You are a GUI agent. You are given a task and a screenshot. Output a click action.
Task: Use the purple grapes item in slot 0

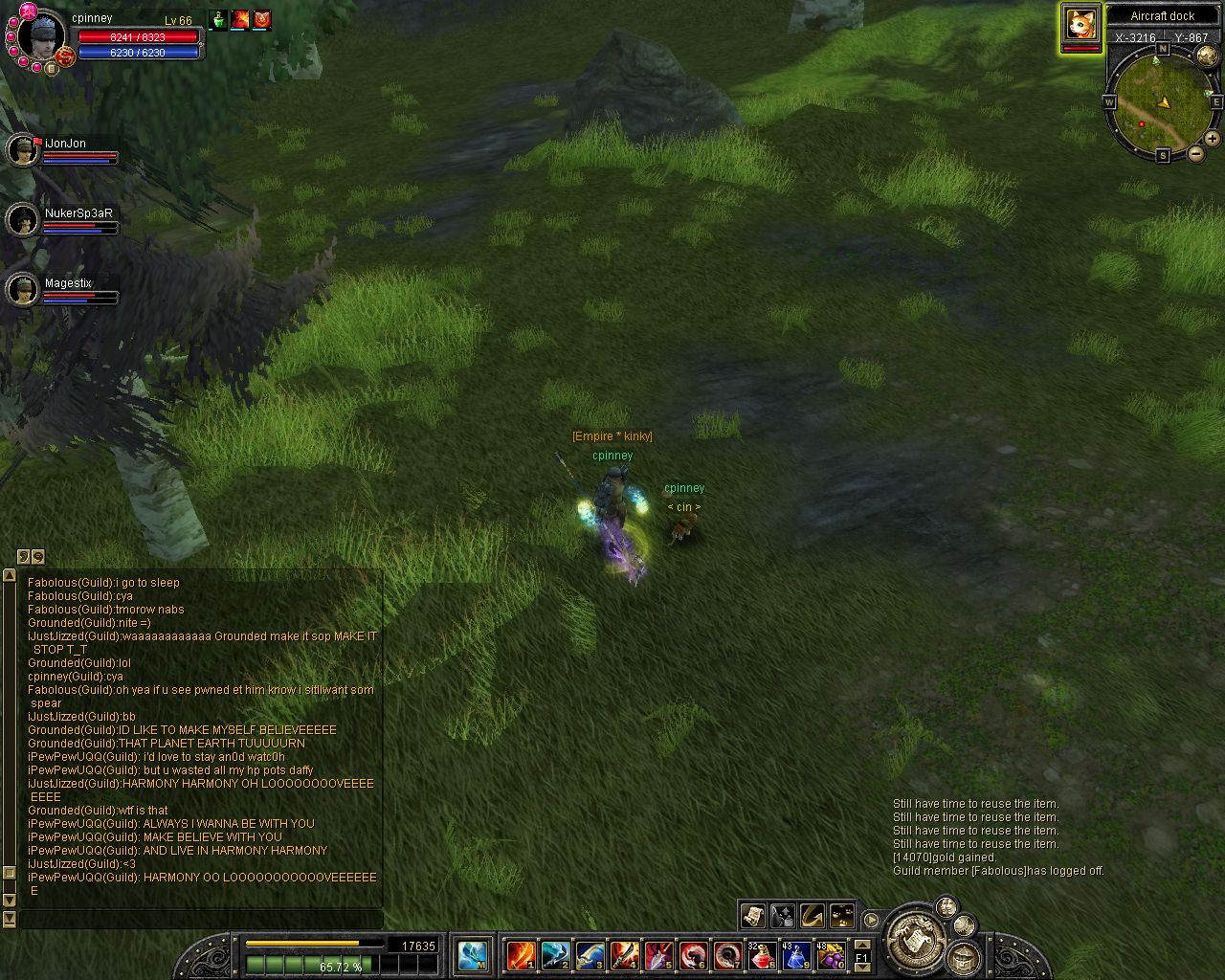pyautogui.click(x=831, y=954)
